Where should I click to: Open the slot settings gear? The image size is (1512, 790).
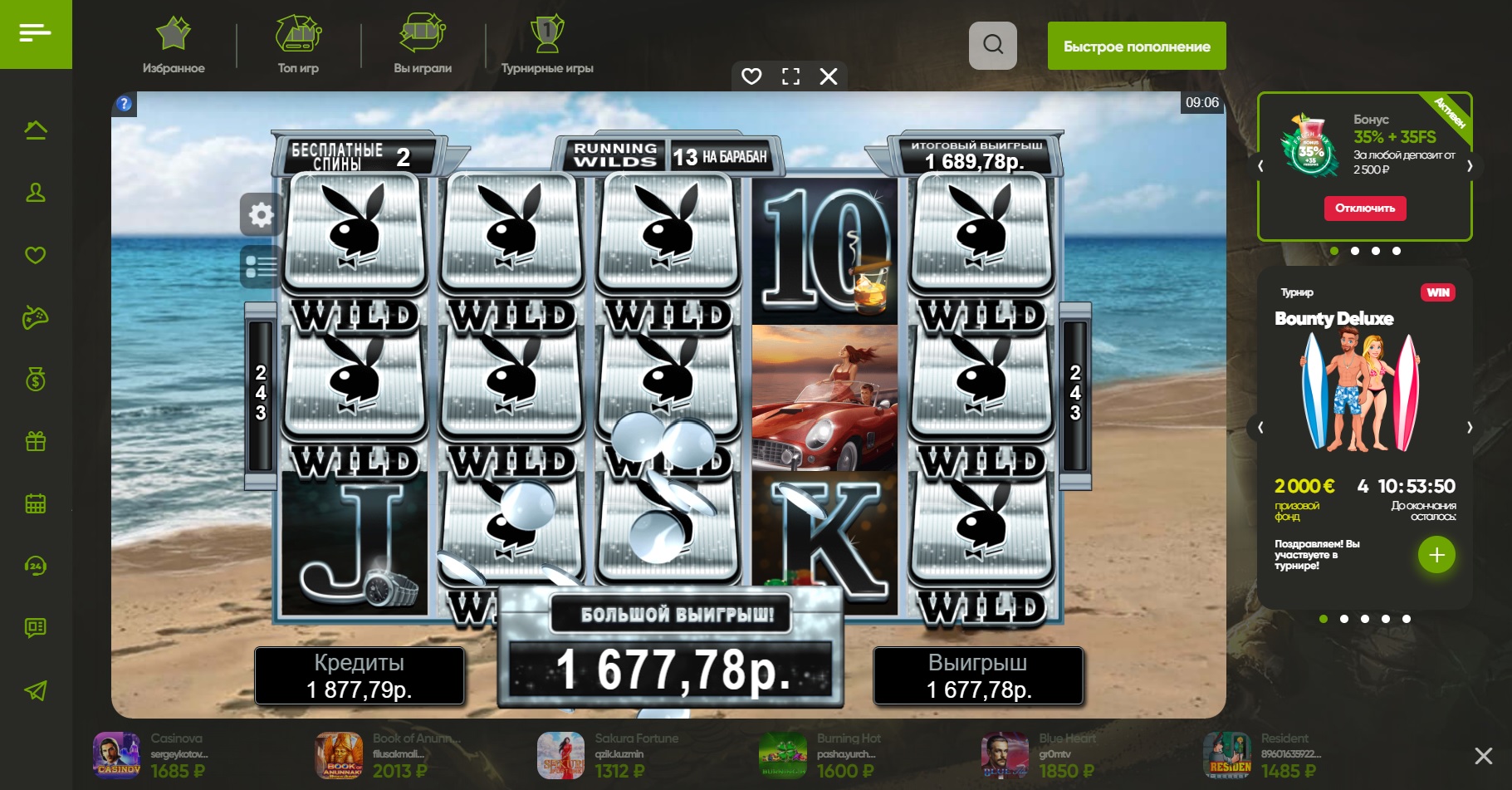[261, 215]
